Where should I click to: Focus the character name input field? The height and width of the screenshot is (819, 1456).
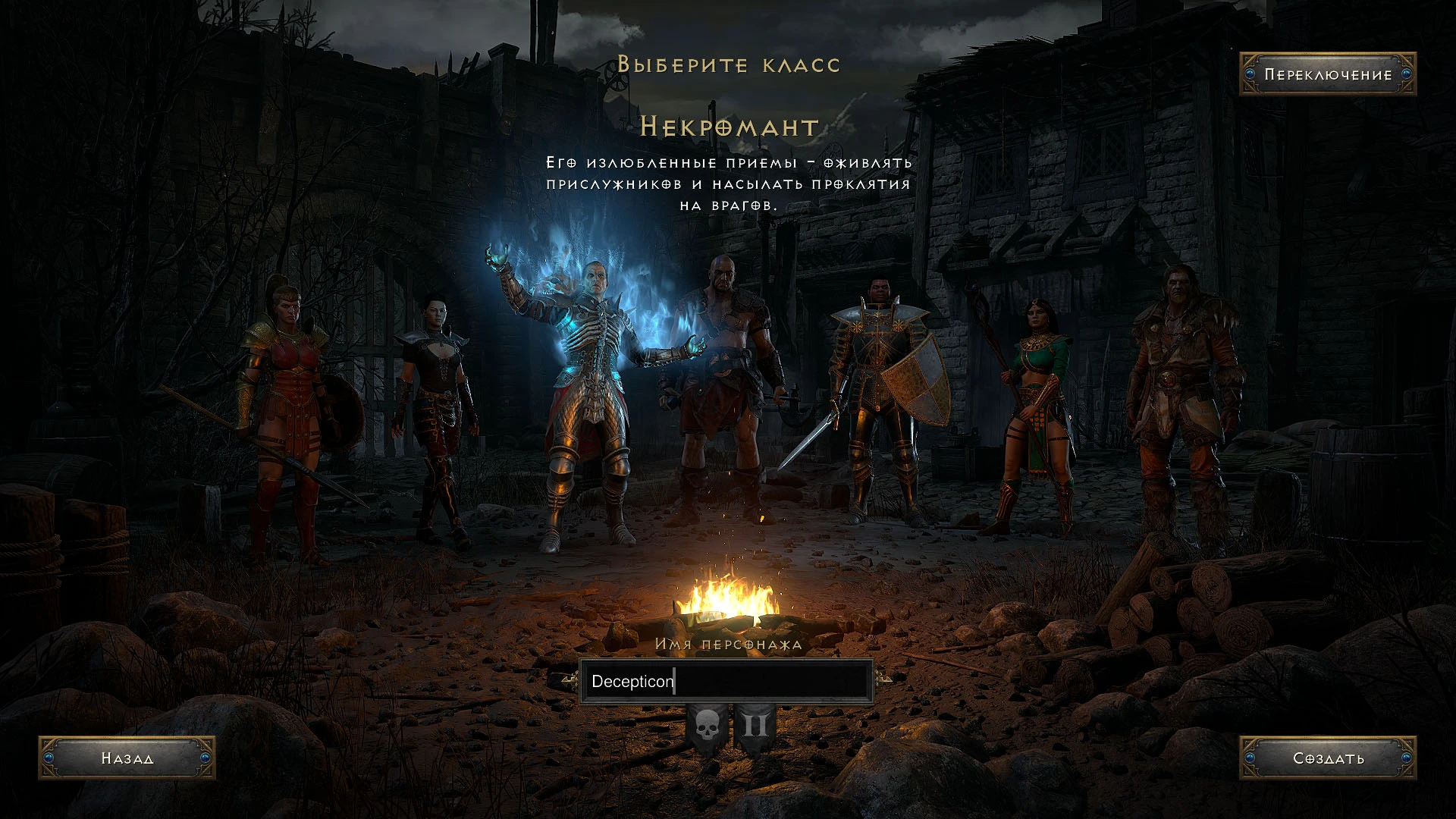click(x=726, y=681)
